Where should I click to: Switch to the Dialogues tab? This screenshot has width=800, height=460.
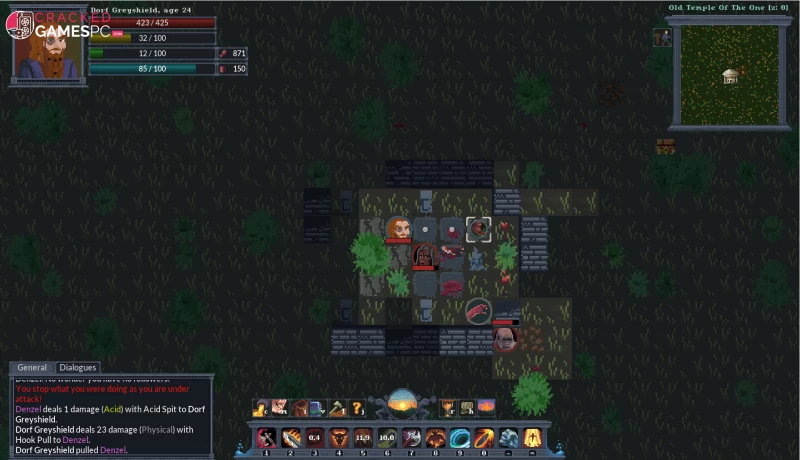[78, 368]
